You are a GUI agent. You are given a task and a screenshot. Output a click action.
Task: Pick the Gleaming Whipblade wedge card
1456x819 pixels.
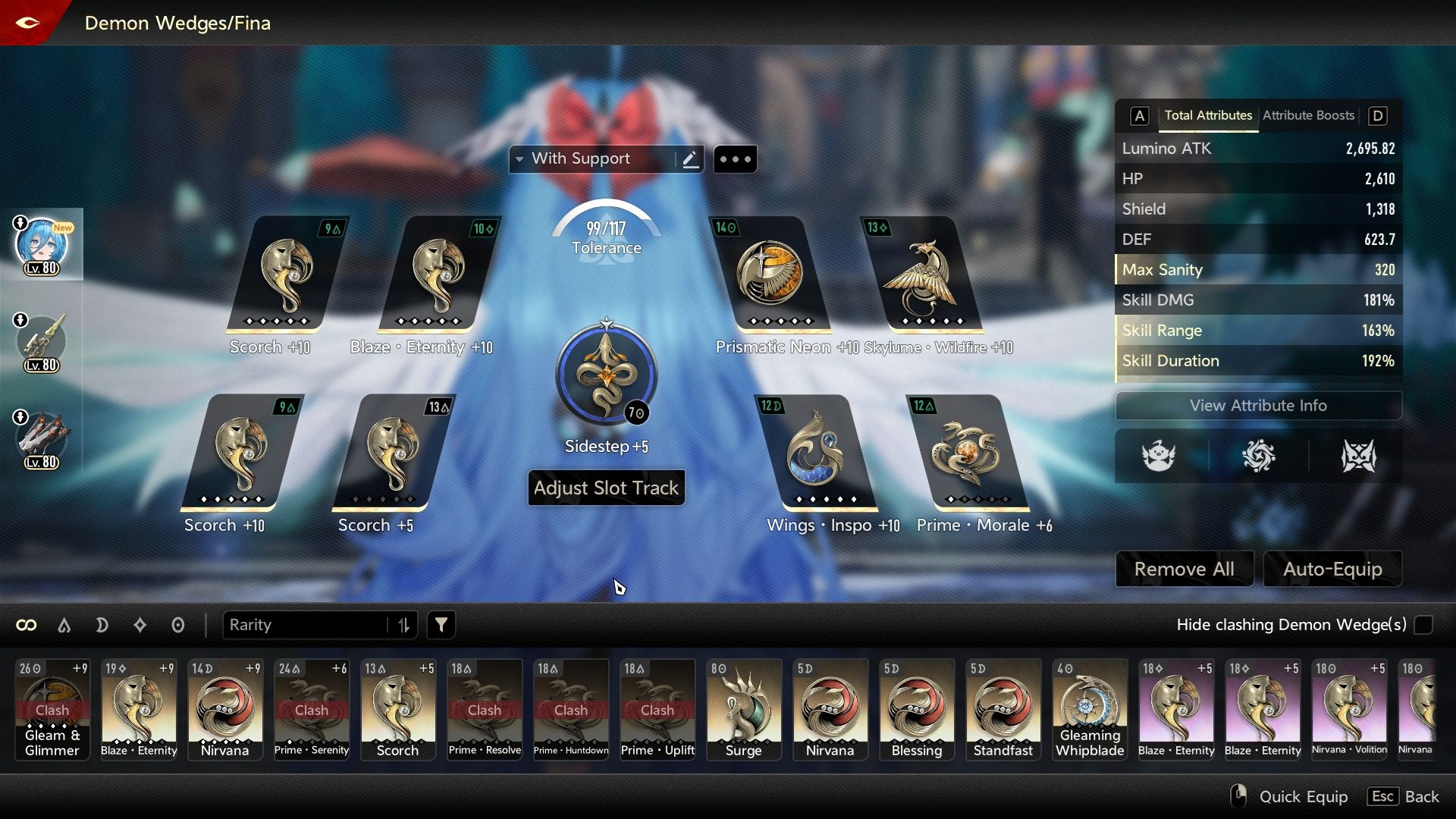pyautogui.click(x=1090, y=709)
